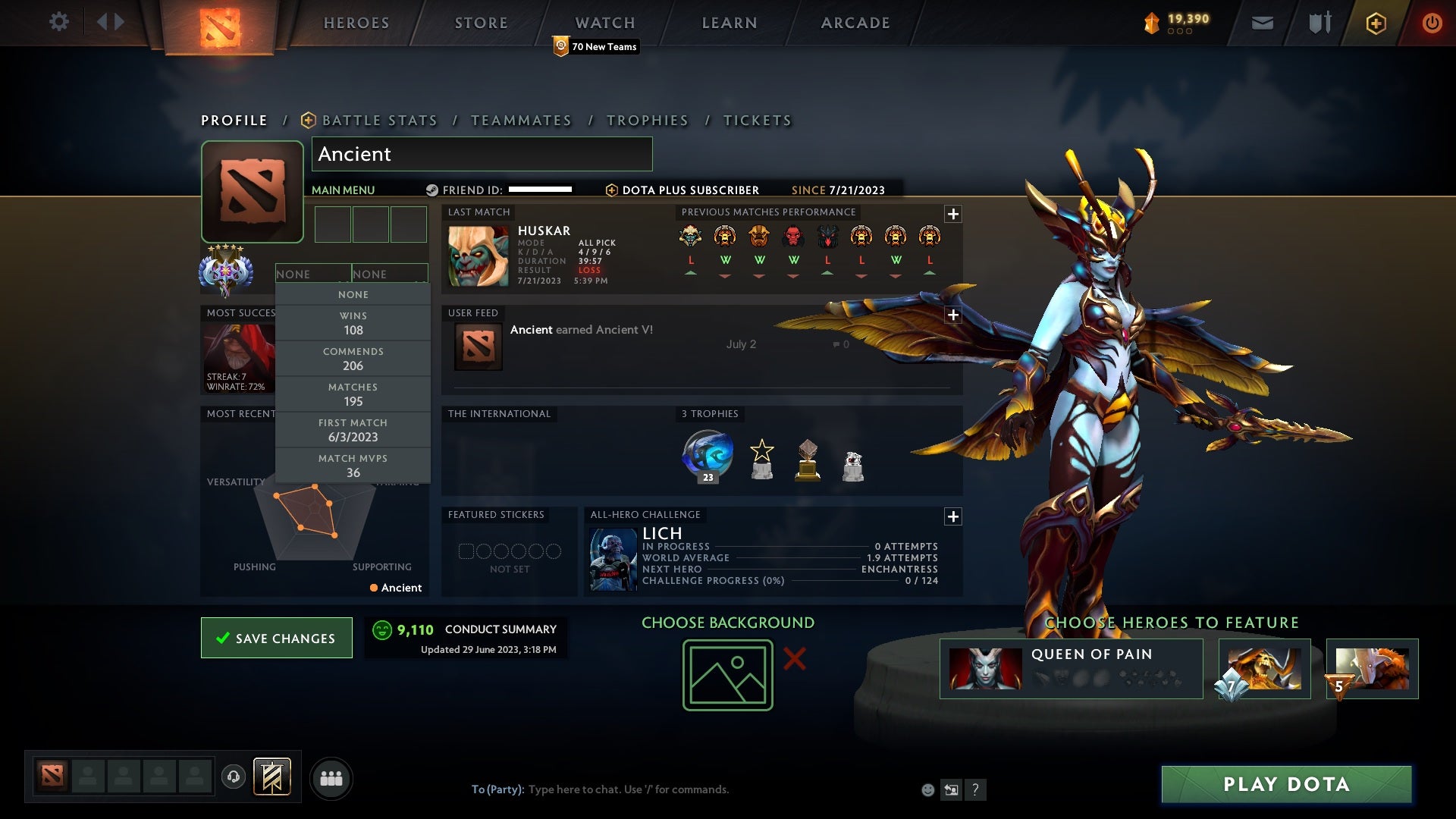Image resolution: width=1456 pixels, height=819 pixels.
Task: Open the Armory icon in the top bar
Action: click(1319, 22)
